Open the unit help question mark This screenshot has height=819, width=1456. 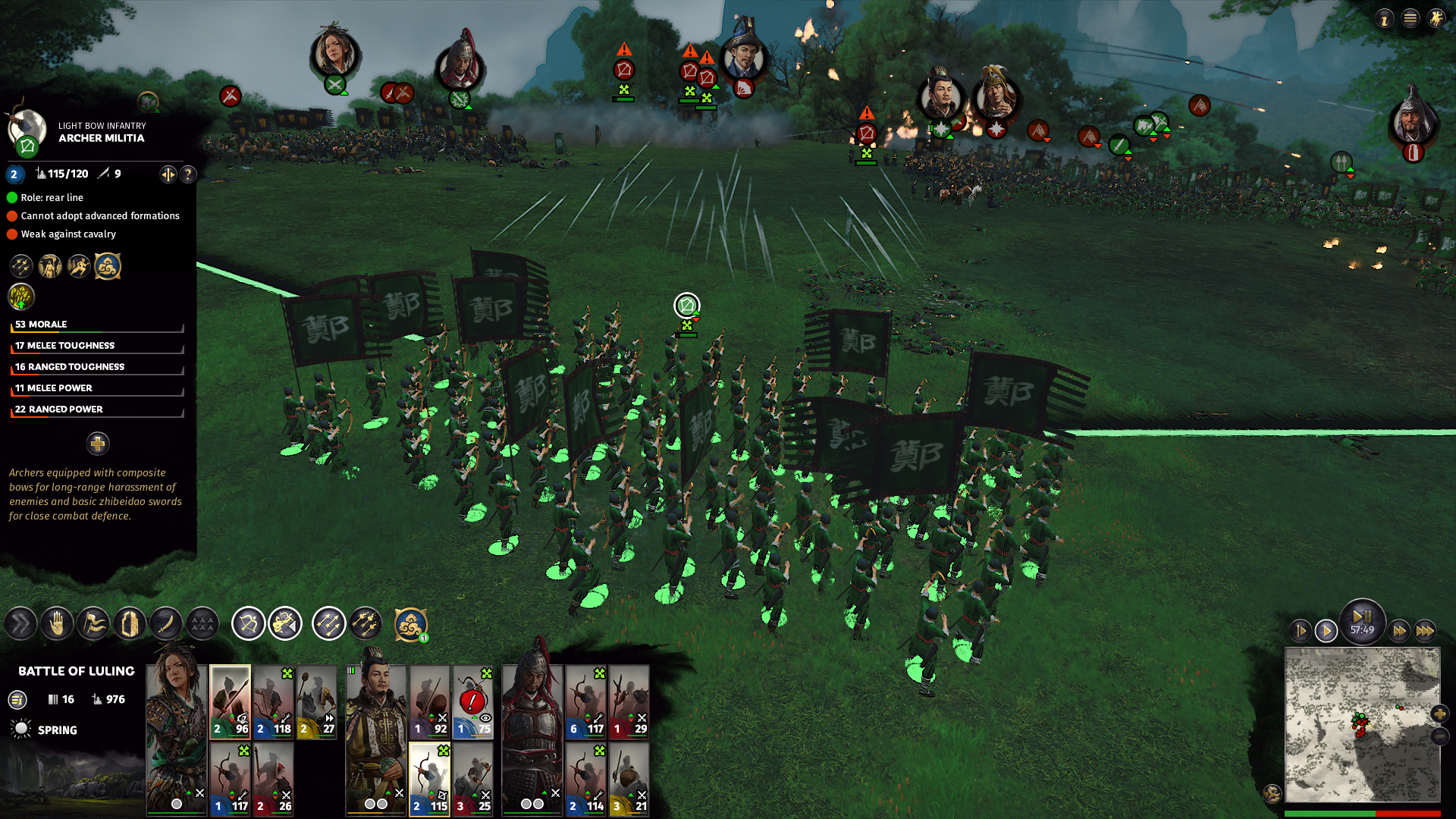point(187,174)
